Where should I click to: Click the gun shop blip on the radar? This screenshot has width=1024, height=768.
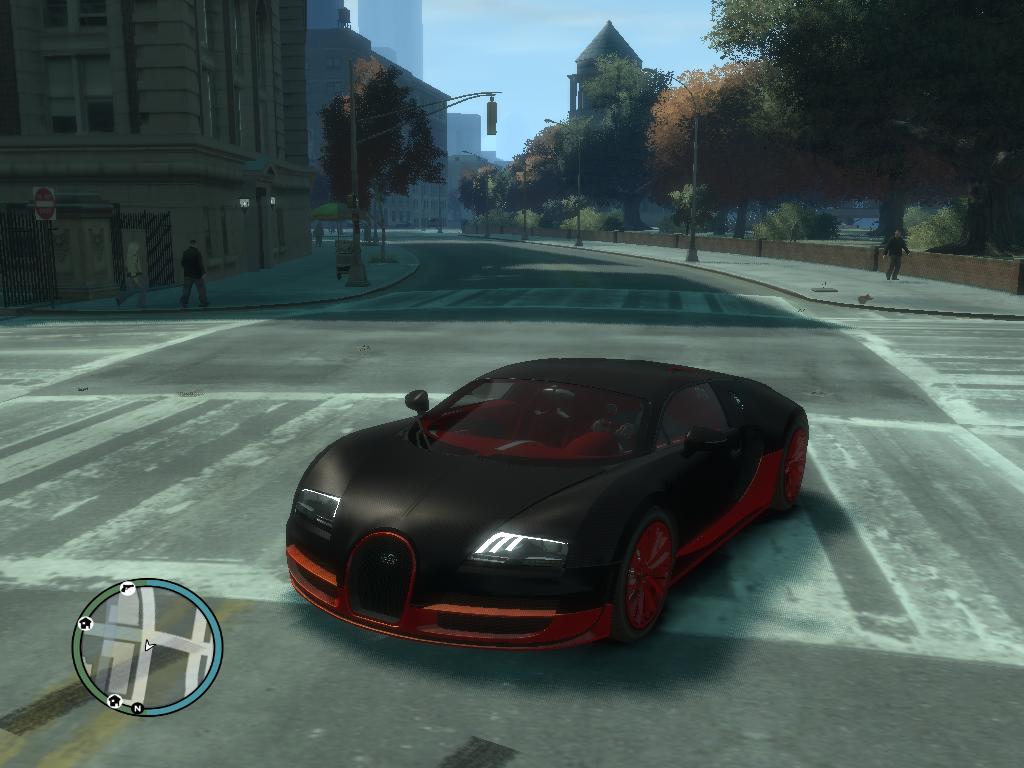coord(127,588)
